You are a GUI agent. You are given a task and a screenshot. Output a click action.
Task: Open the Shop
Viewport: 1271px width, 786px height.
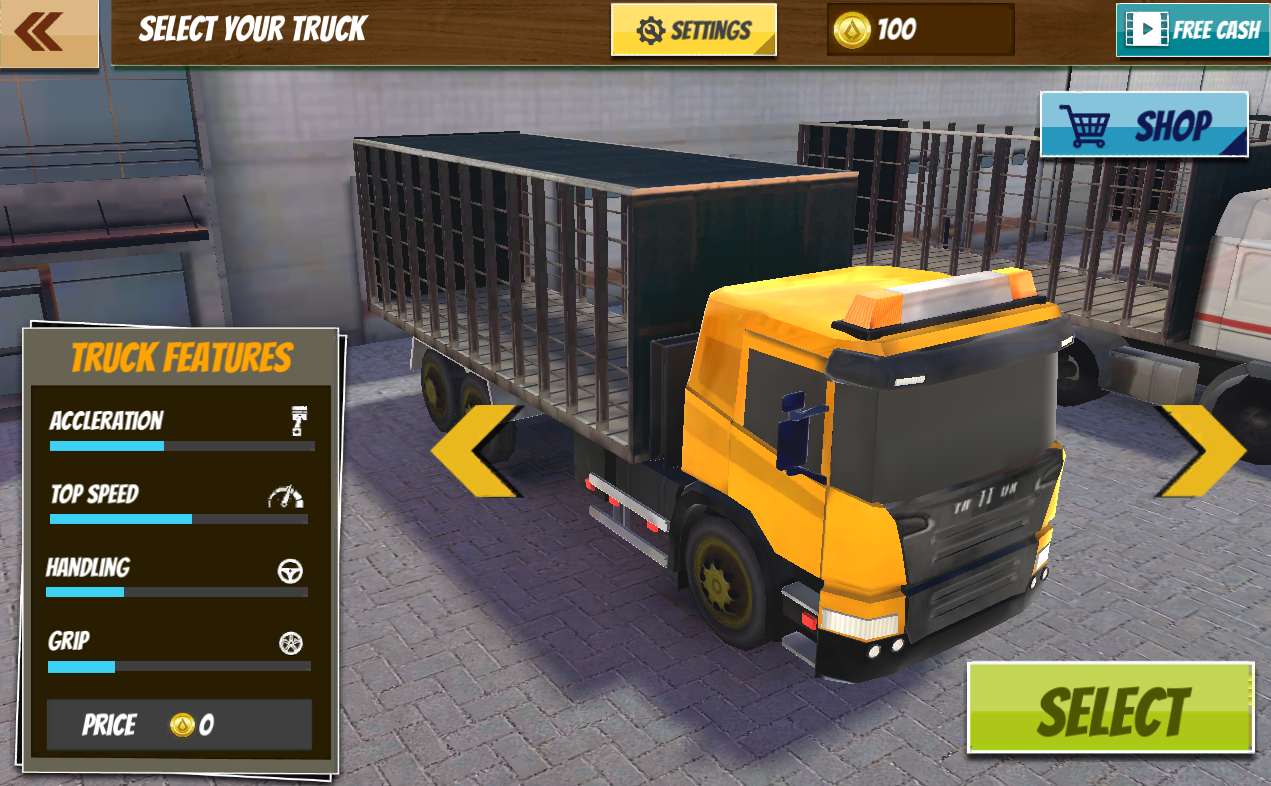[1144, 125]
